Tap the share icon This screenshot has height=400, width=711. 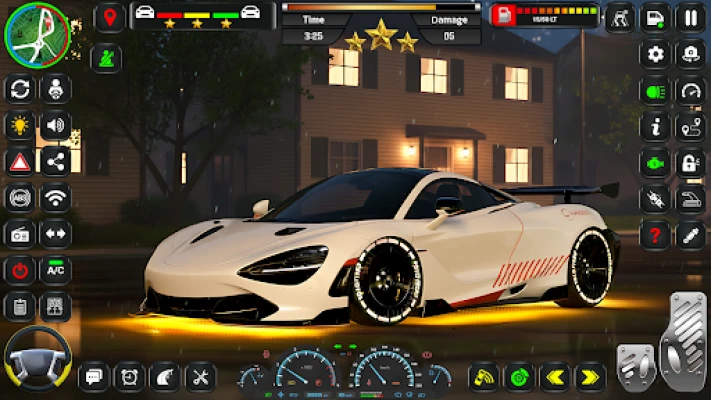point(55,162)
